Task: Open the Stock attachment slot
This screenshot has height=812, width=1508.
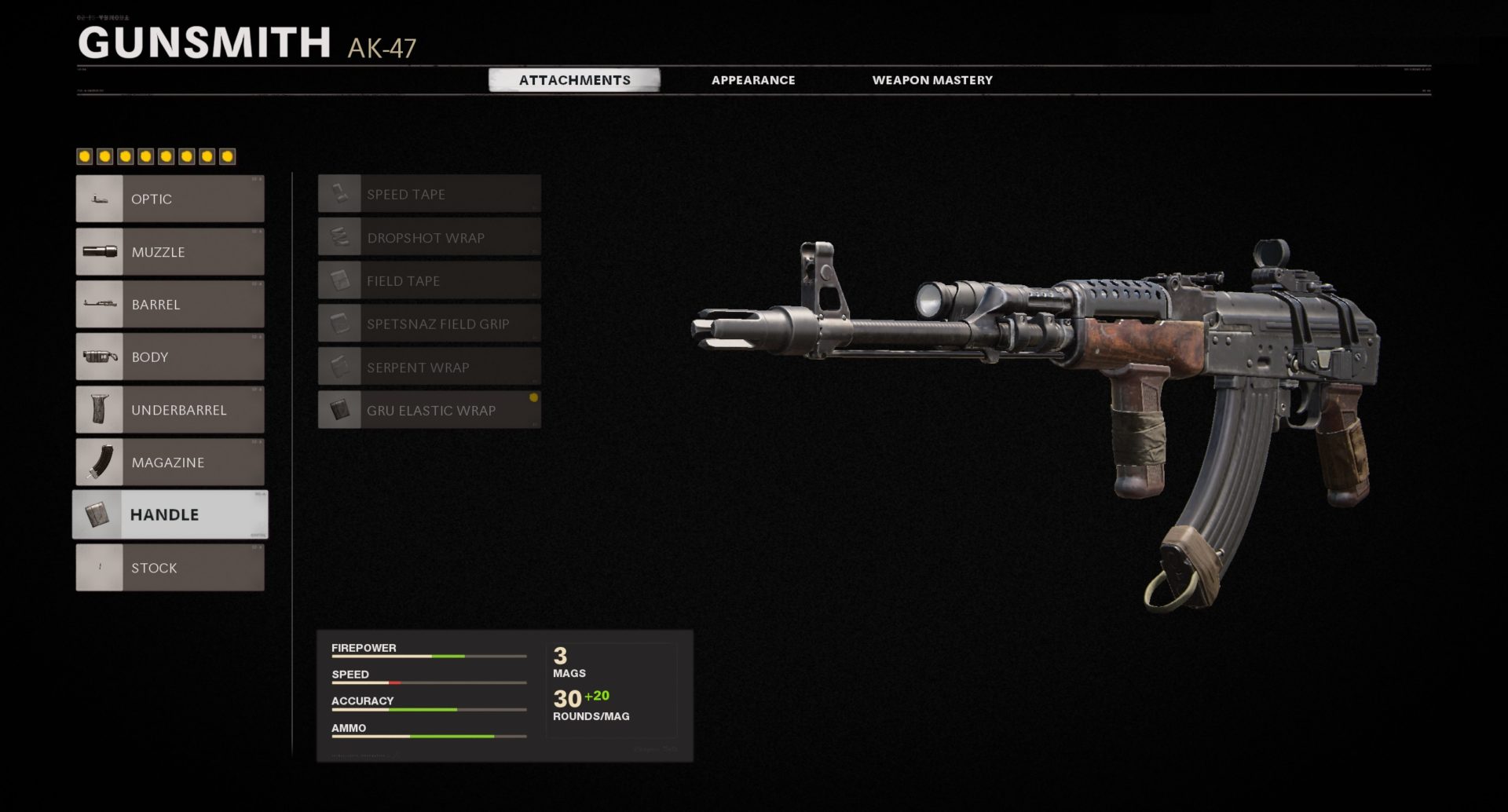Action: (170, 567)
